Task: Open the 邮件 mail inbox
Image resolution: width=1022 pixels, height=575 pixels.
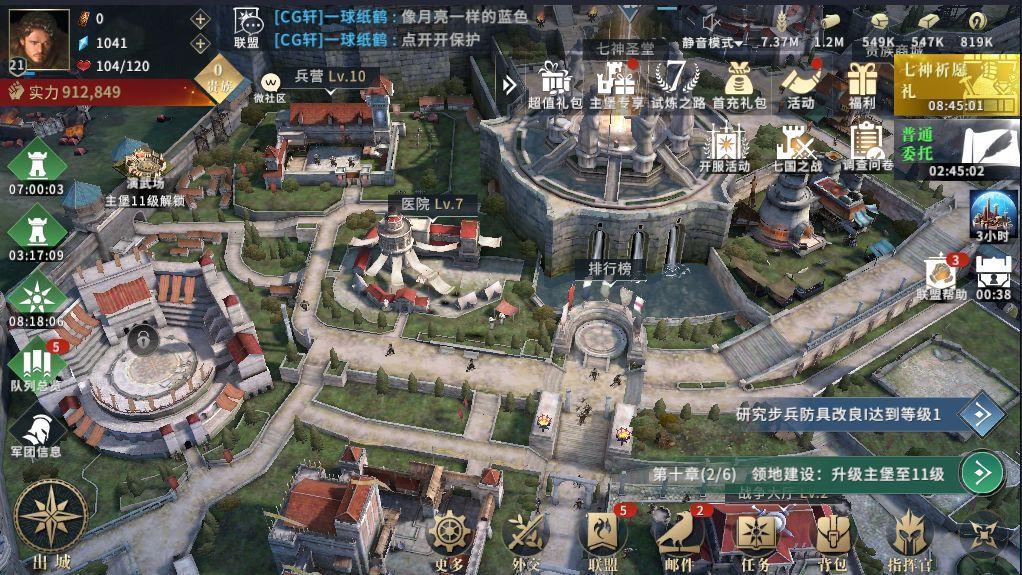Action: [x=679, y=536]
